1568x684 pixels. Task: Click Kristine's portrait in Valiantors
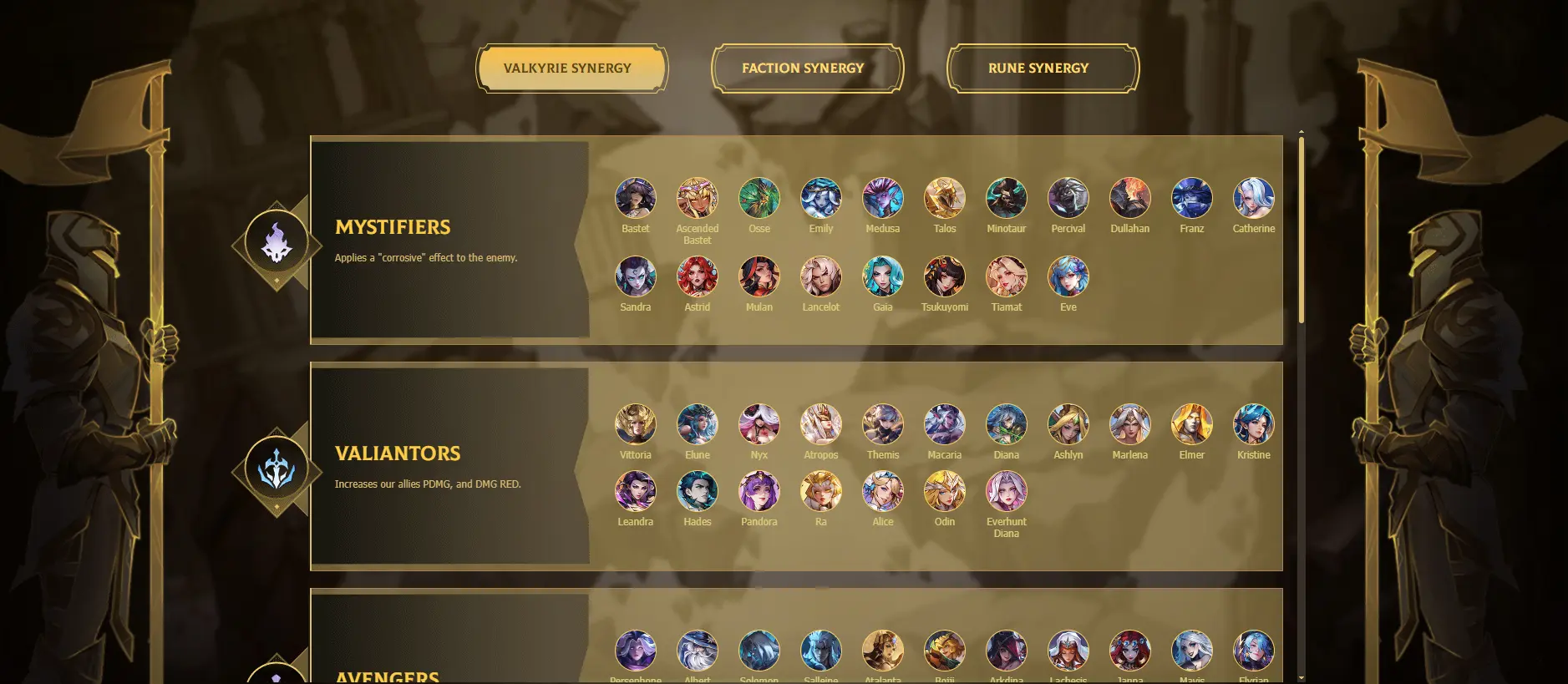click(1254, 425)
